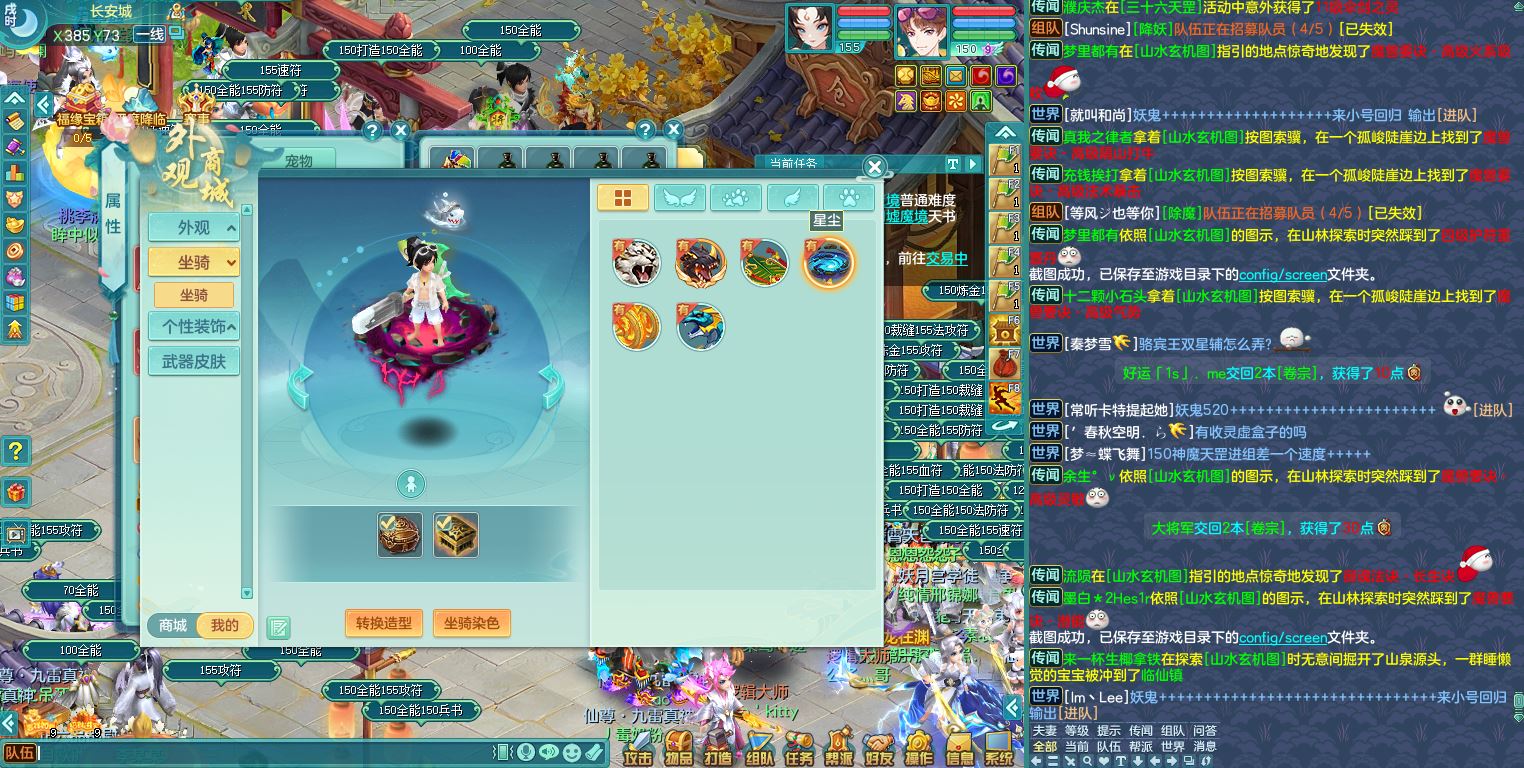
Task: Expand the 个性装饰 category
Action: tap(194, 326)
